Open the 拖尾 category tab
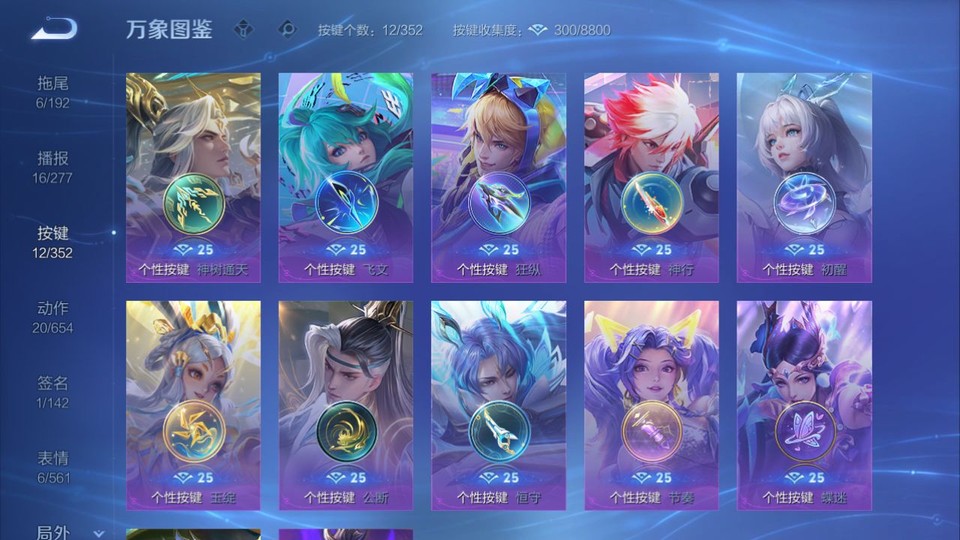The image size is (960, 540). (53, 91)
